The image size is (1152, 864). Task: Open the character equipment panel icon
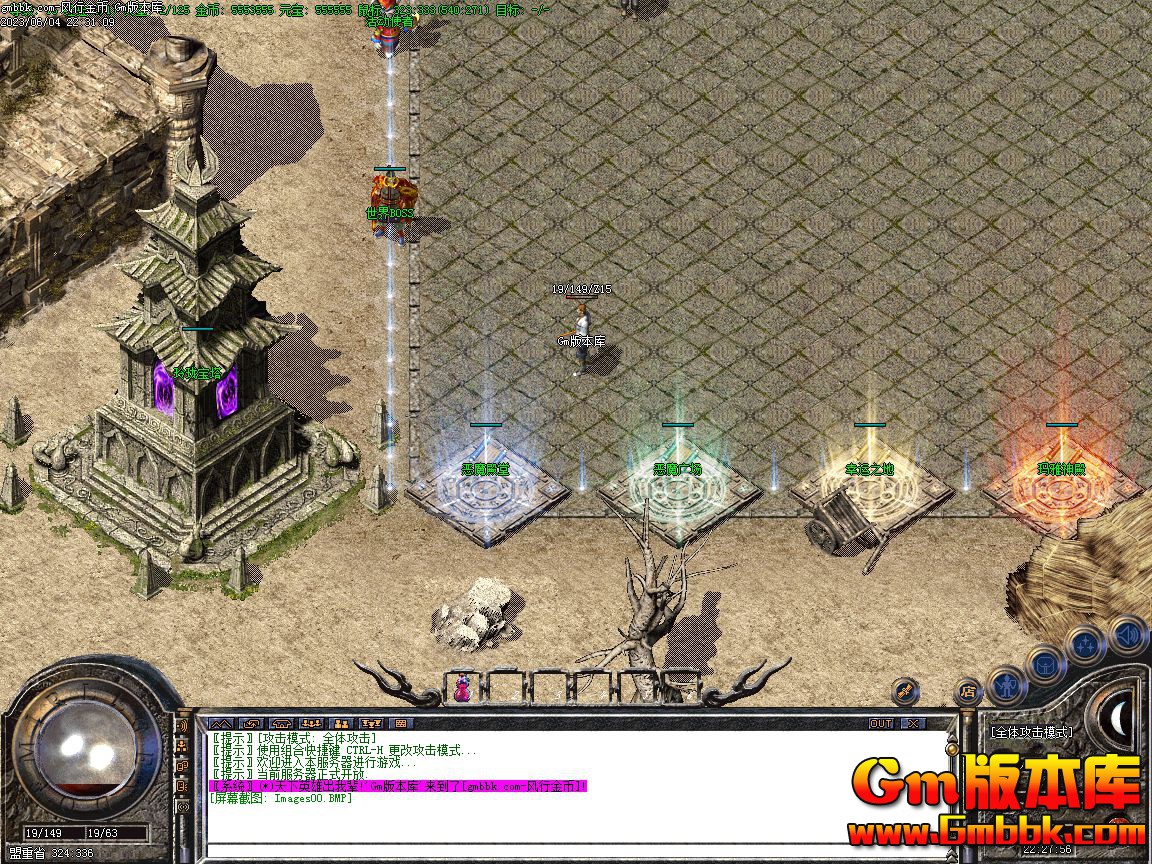[x=1007, y=687]
